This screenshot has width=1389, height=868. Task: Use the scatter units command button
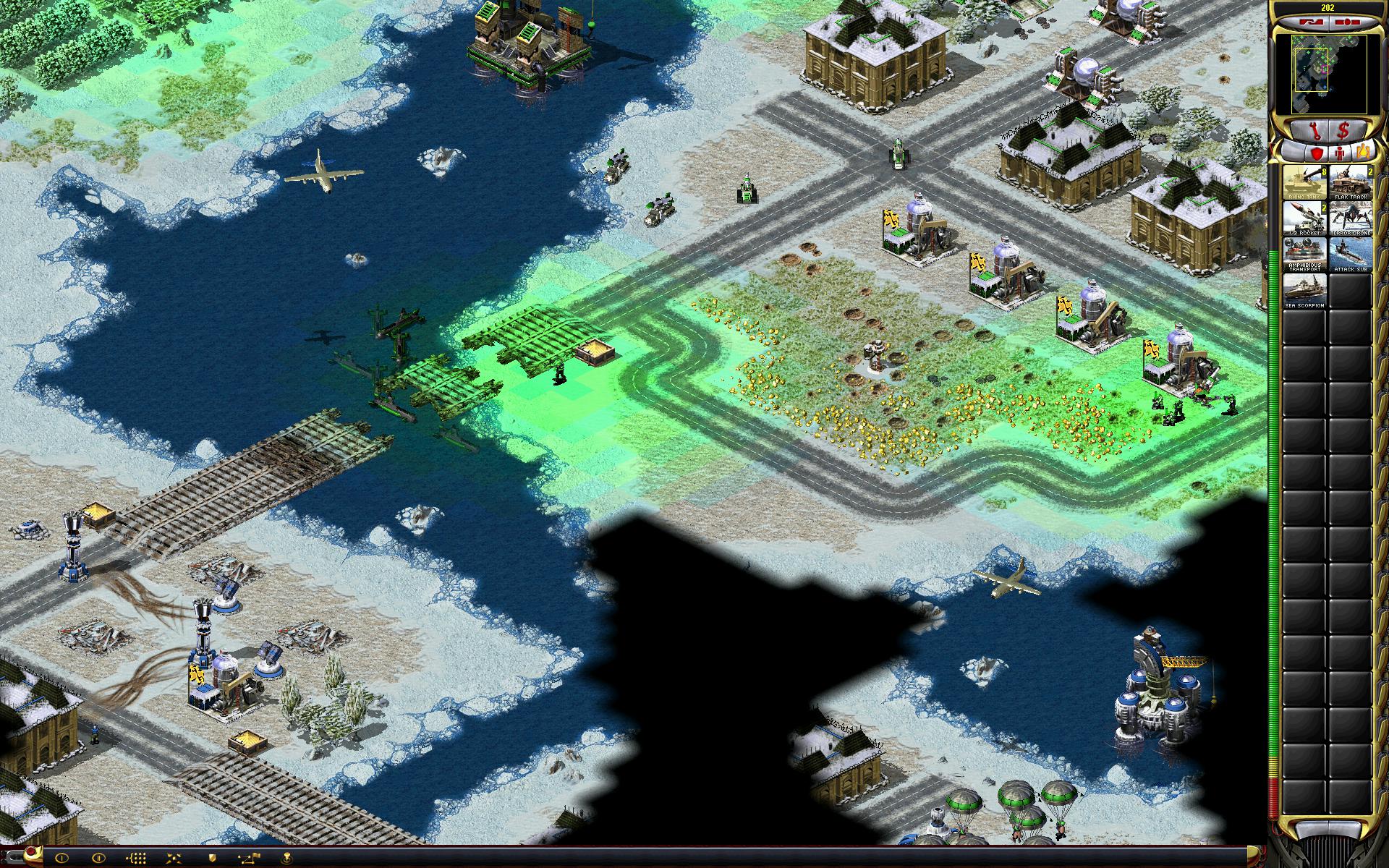click(x=175, y=859)
